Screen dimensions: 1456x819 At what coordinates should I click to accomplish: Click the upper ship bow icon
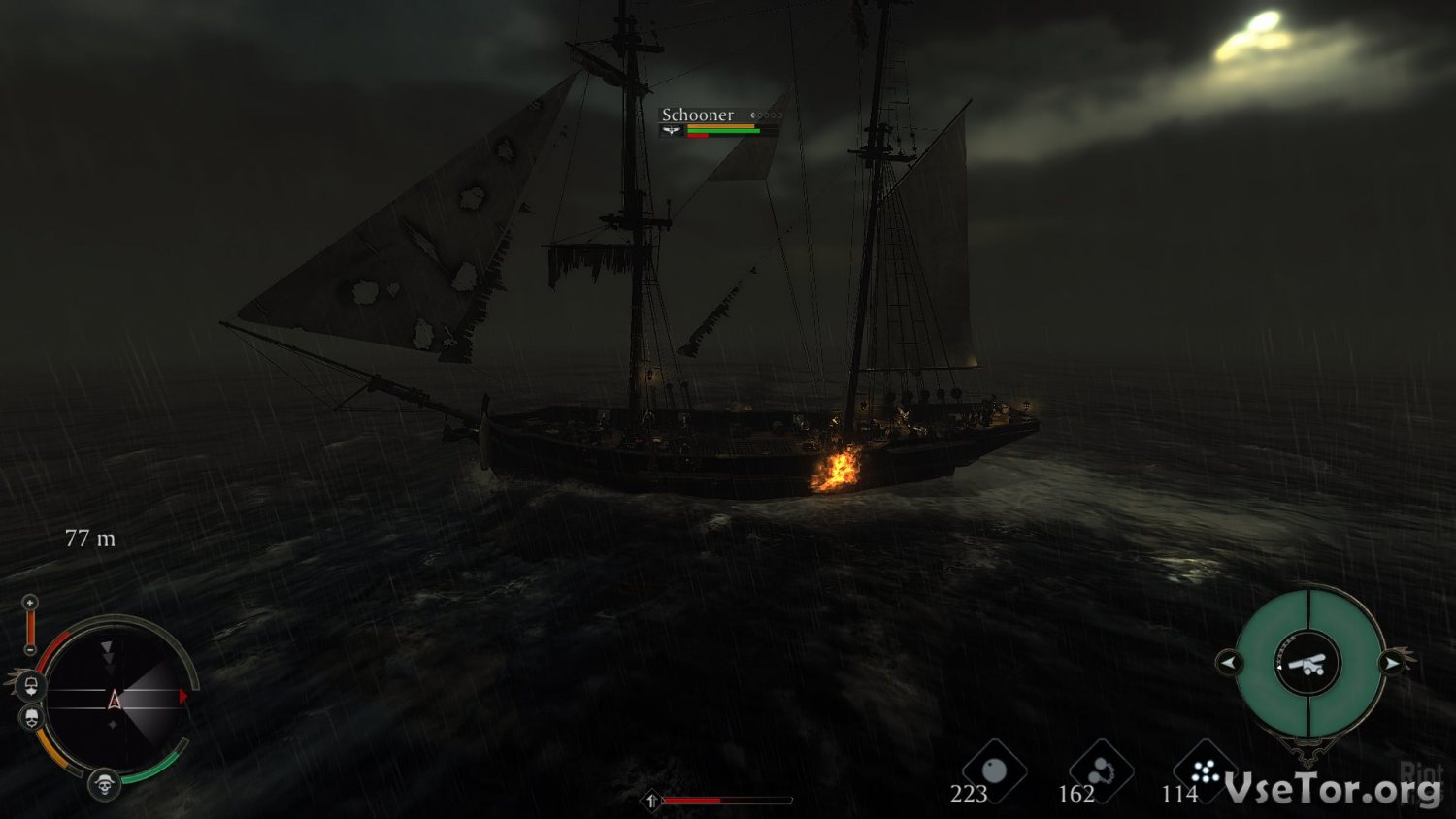(x=31, y=687)
